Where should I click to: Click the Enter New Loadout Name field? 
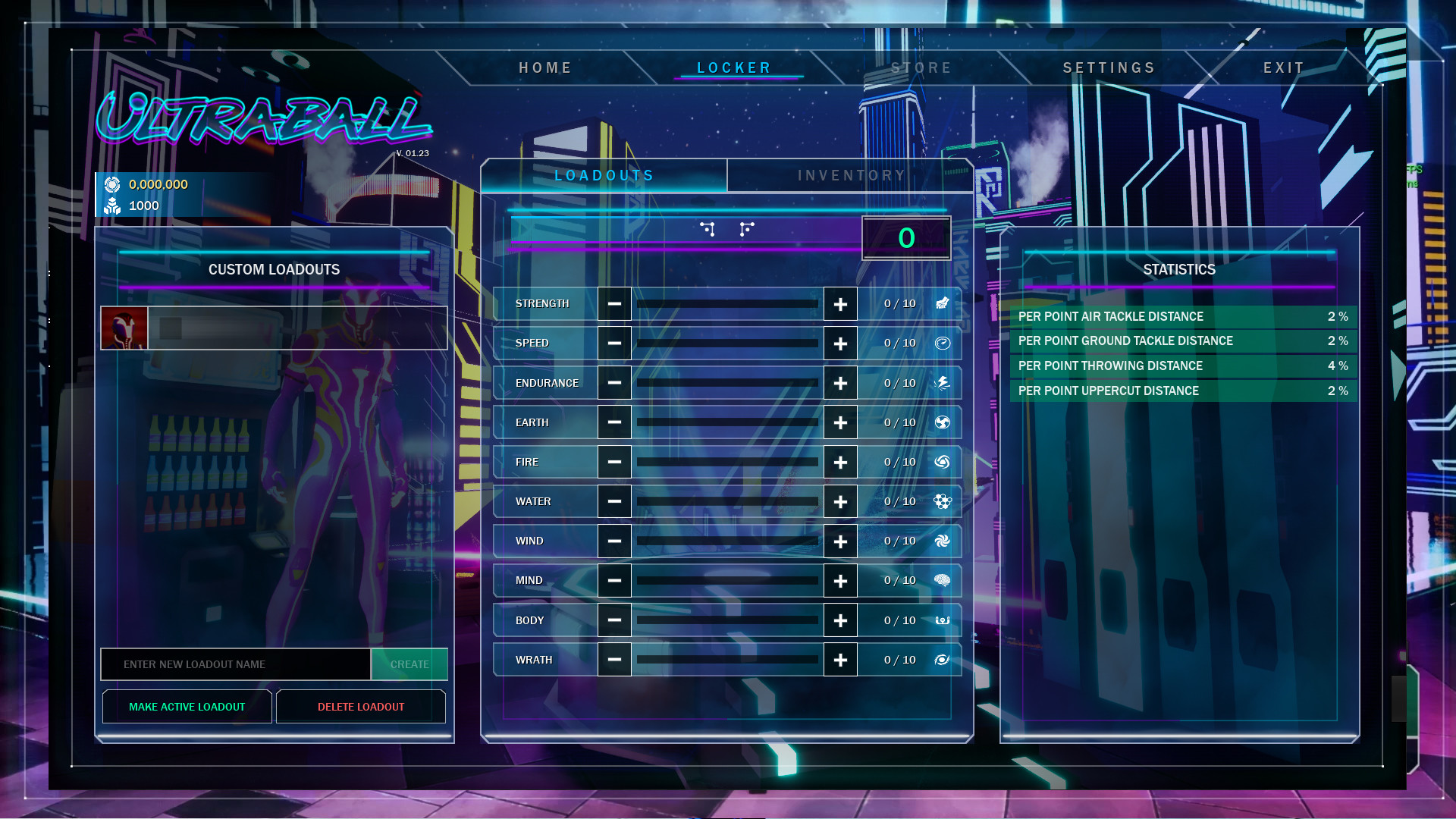coord(235,664)
